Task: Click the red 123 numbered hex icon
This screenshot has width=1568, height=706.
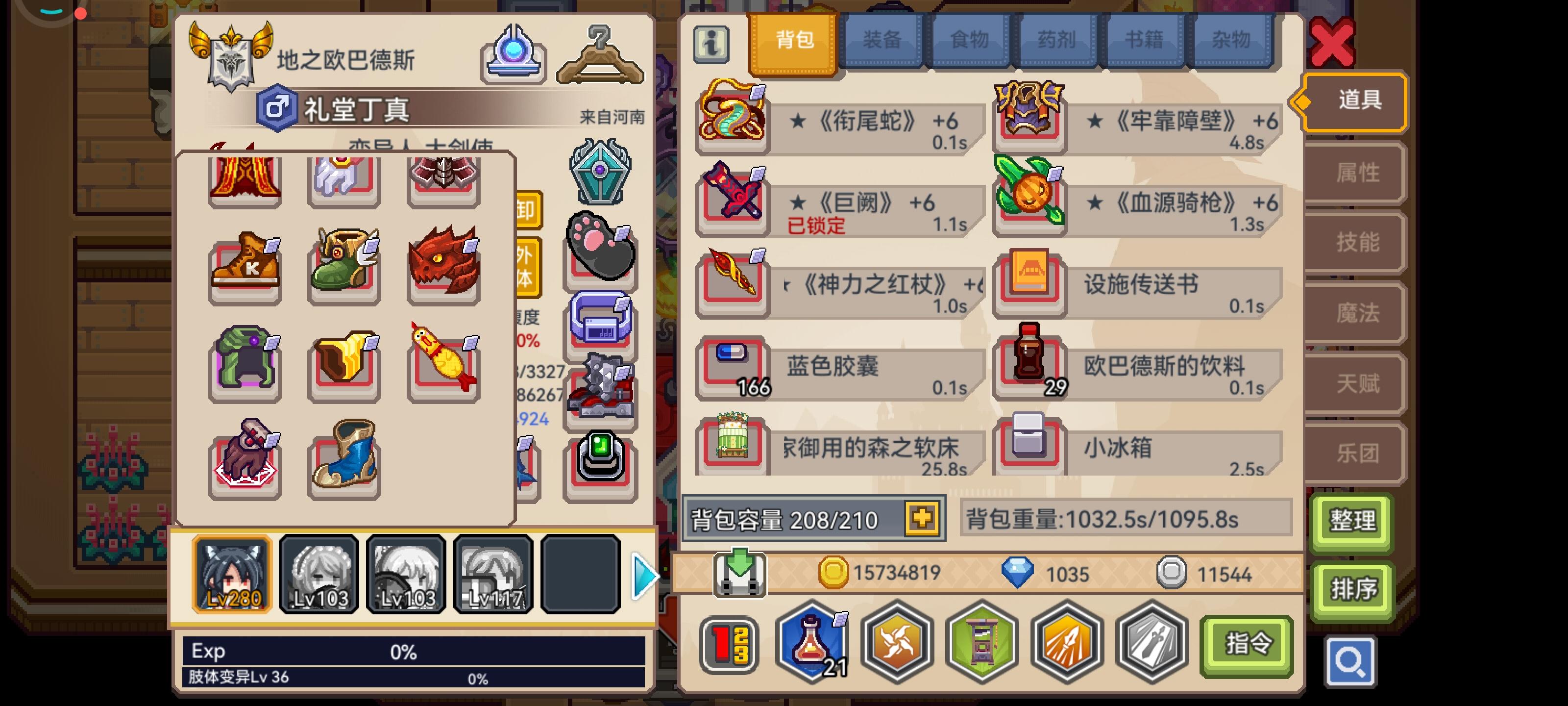Action: pos(728,643)
